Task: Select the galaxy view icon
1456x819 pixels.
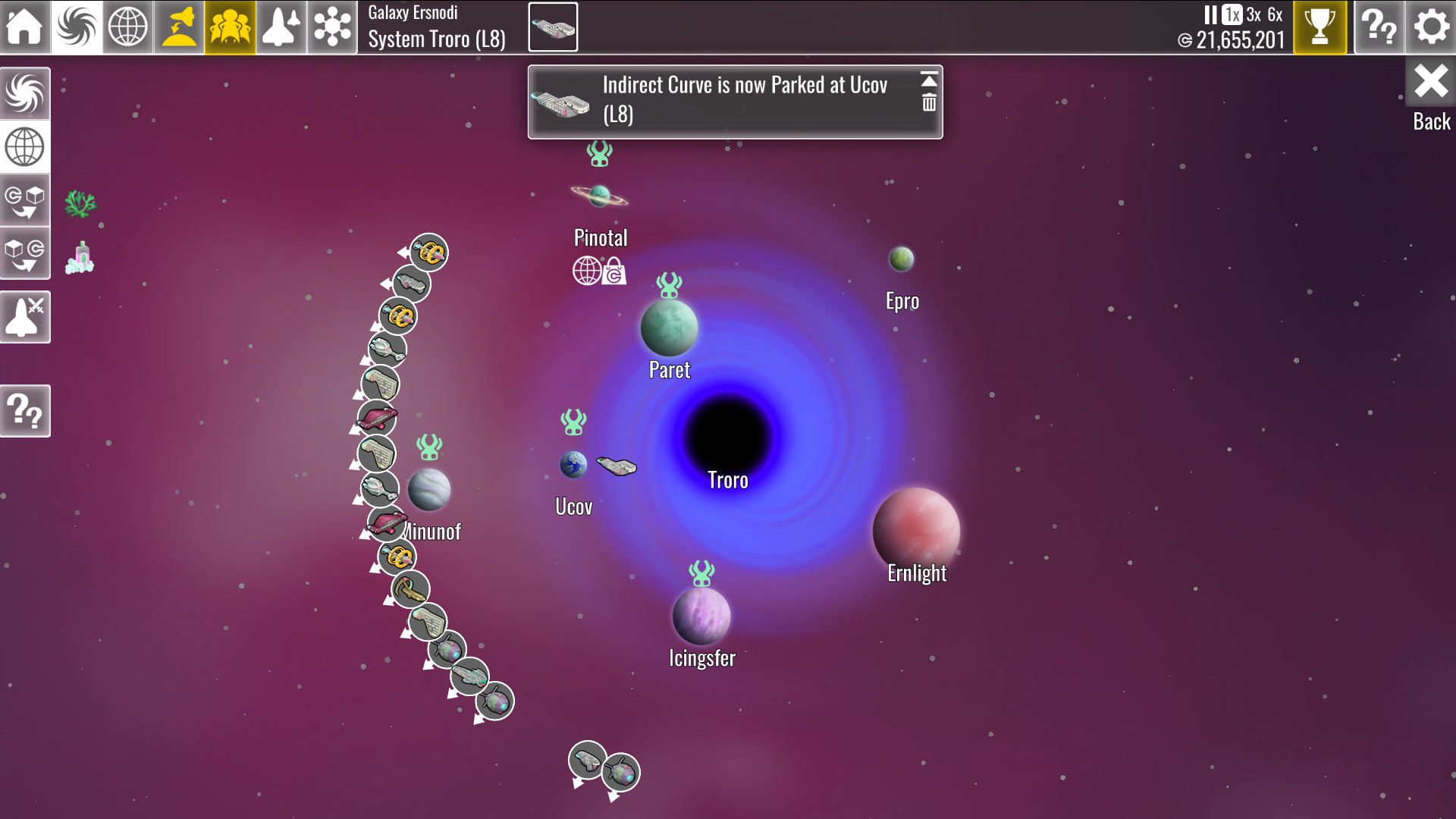Action: (x=77, y=27)
